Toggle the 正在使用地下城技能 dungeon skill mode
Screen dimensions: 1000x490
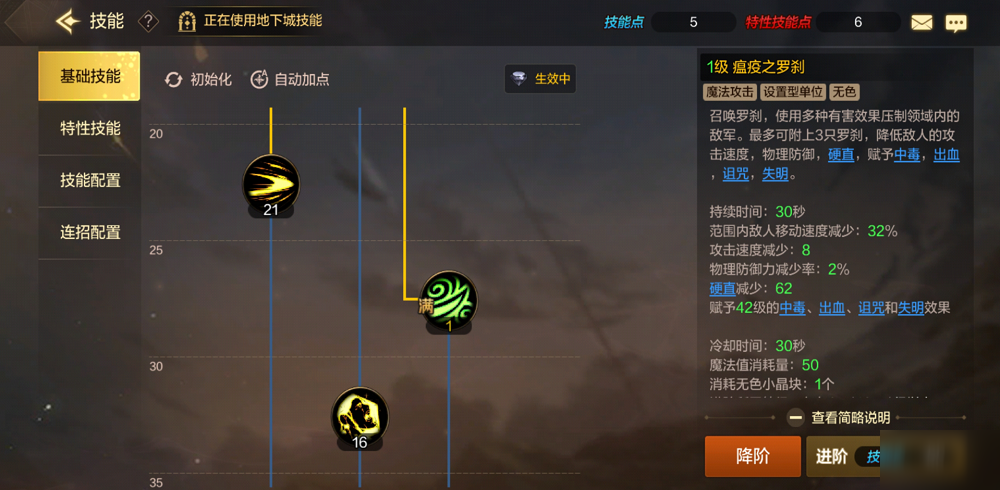pyautogui.click(x=250, y=21)
